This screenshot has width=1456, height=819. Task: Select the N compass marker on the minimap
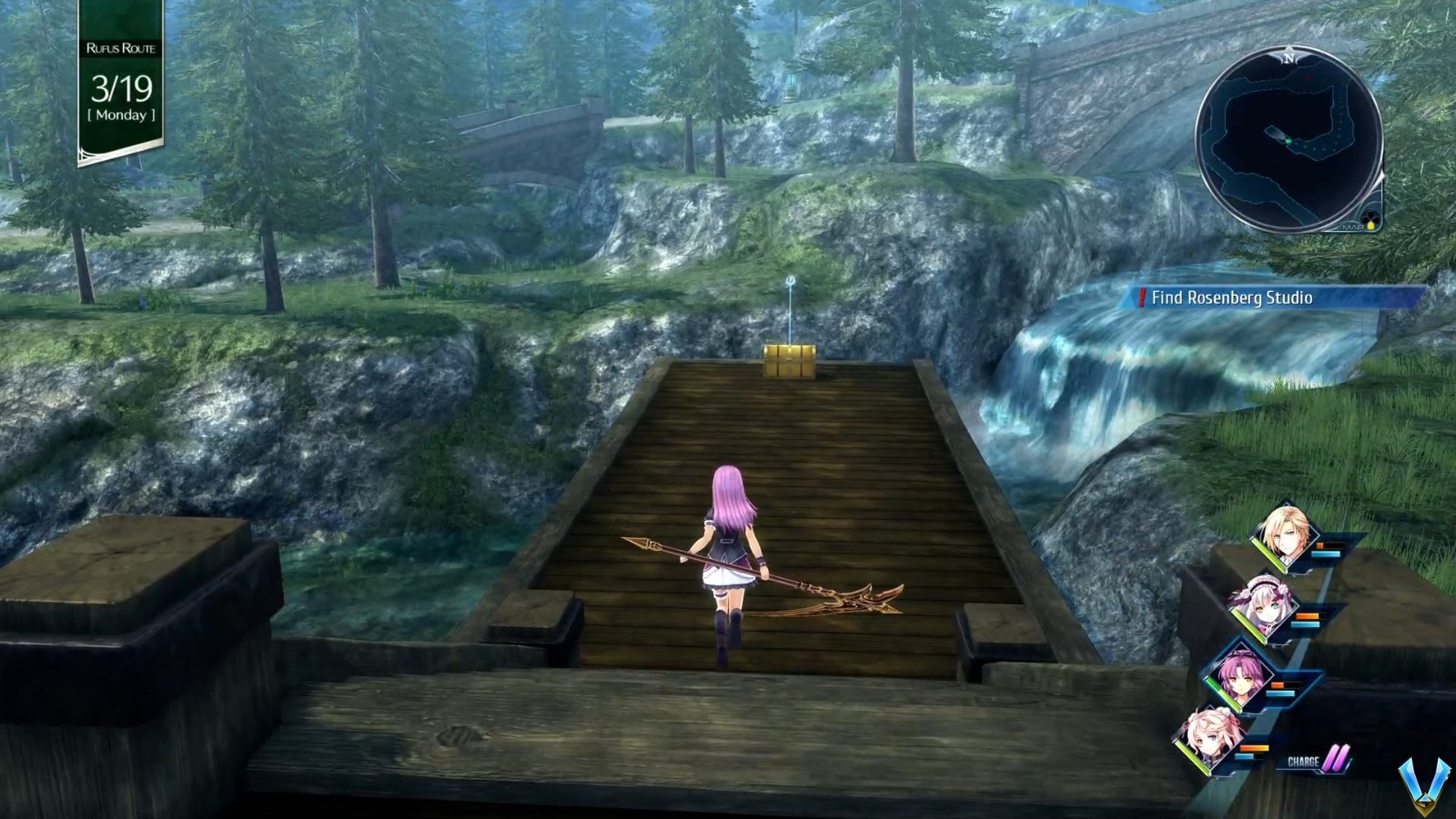pyautogui.click(x=1289, y=58)
